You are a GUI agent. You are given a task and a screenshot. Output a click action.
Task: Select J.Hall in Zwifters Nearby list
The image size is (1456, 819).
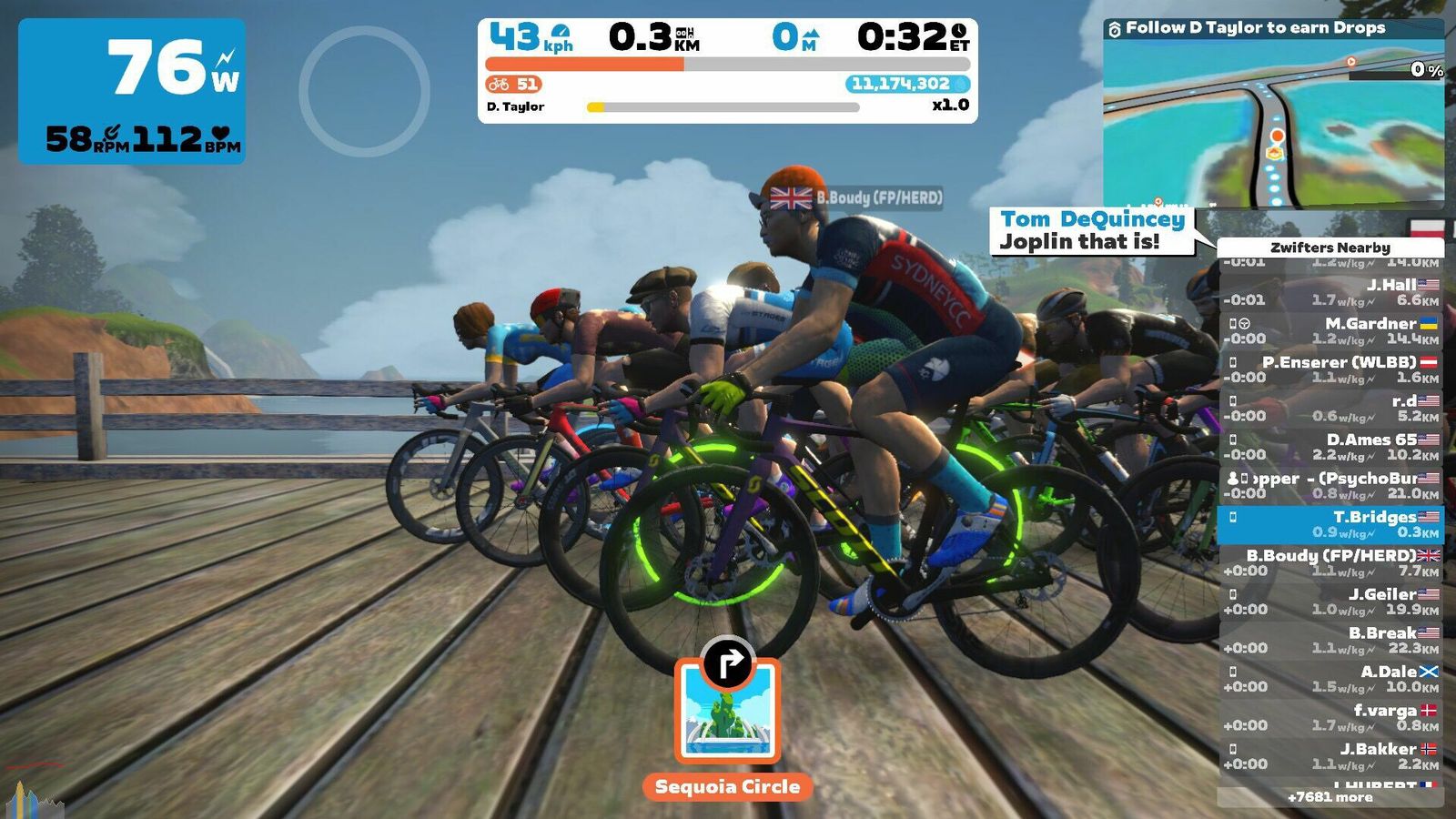(x=1330, y=292)
